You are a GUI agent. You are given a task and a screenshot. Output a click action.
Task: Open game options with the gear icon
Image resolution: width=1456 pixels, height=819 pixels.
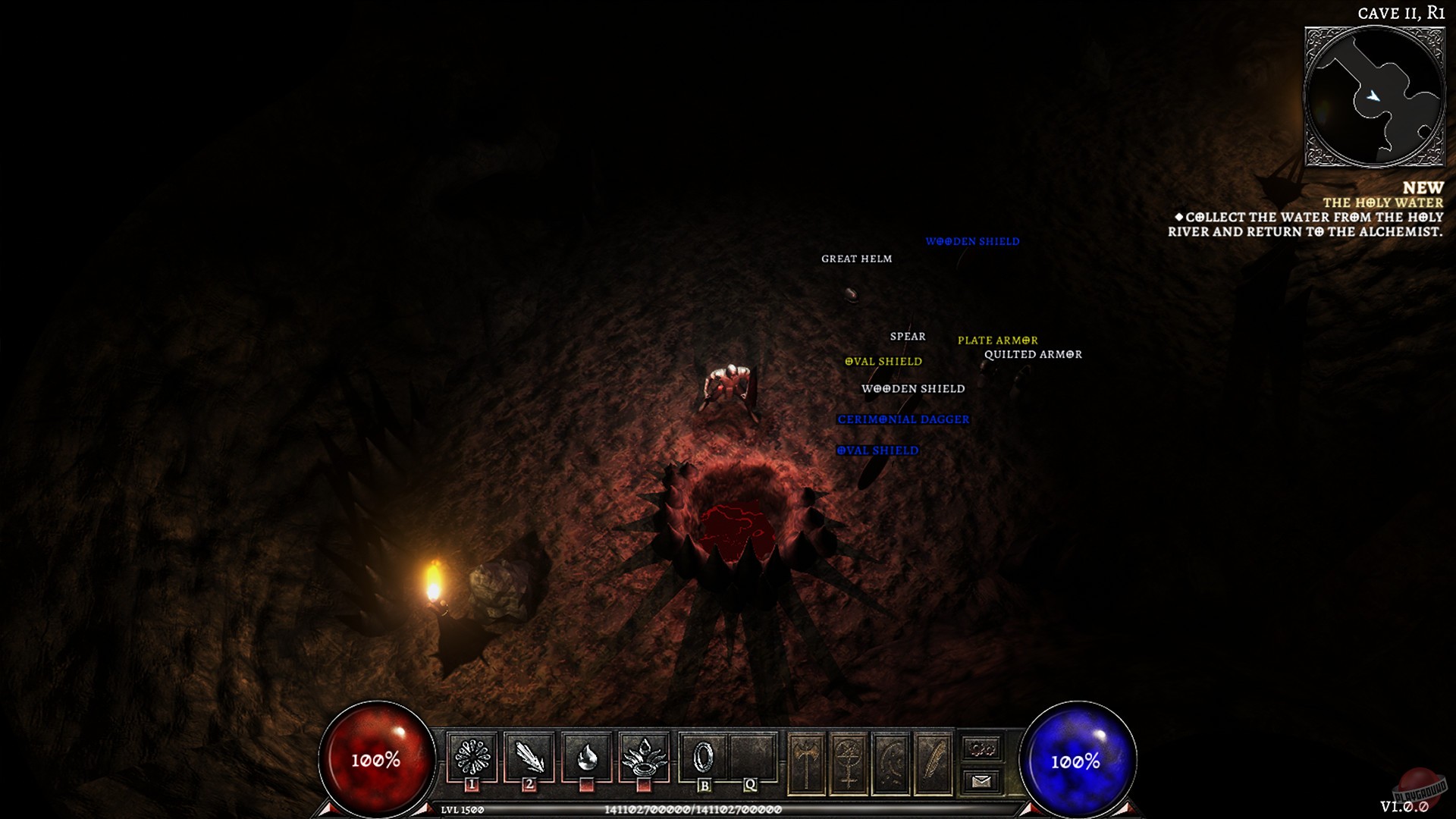981,749
